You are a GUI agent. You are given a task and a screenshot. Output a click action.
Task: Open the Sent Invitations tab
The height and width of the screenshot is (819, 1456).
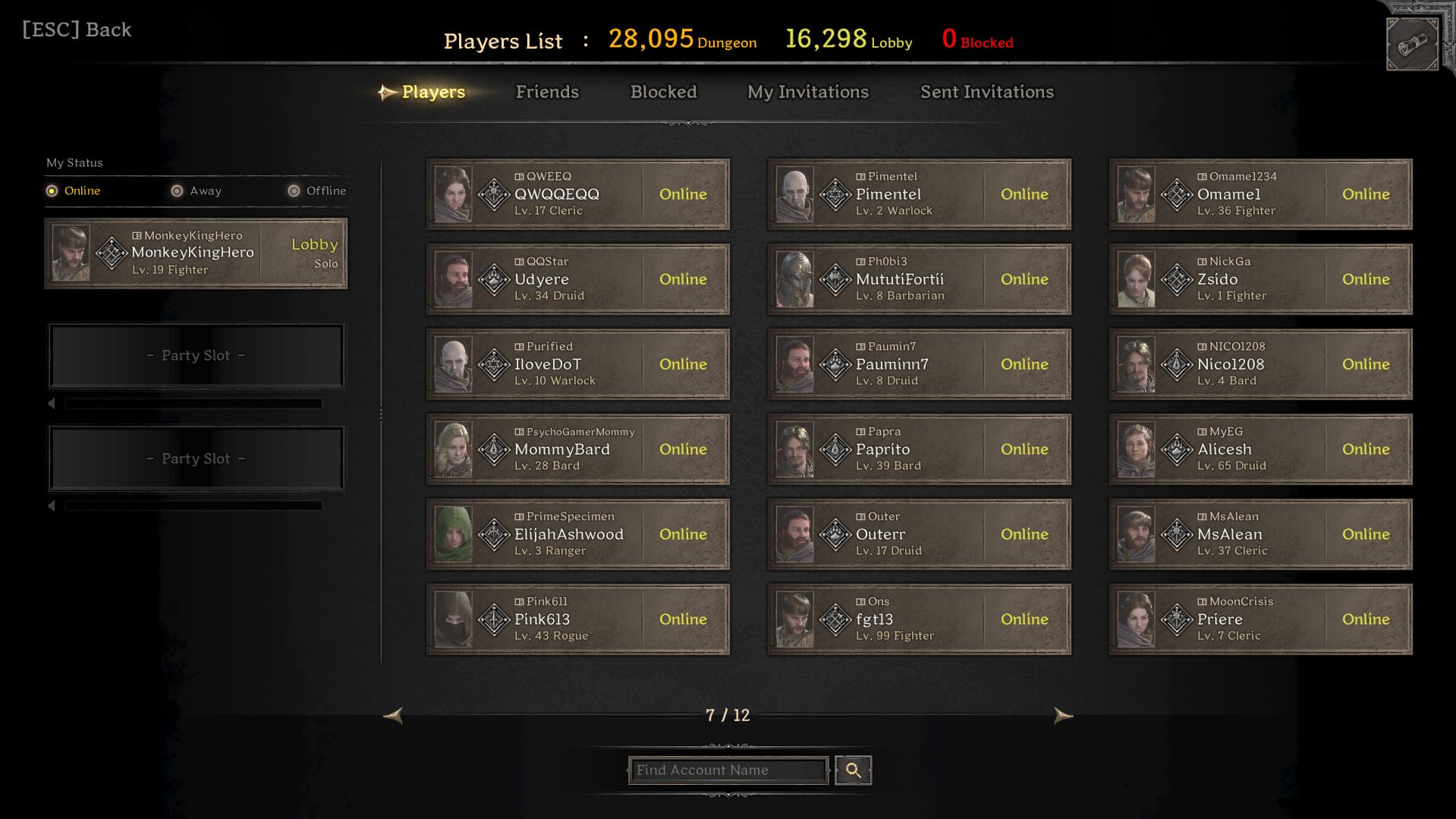coord(986,92)
